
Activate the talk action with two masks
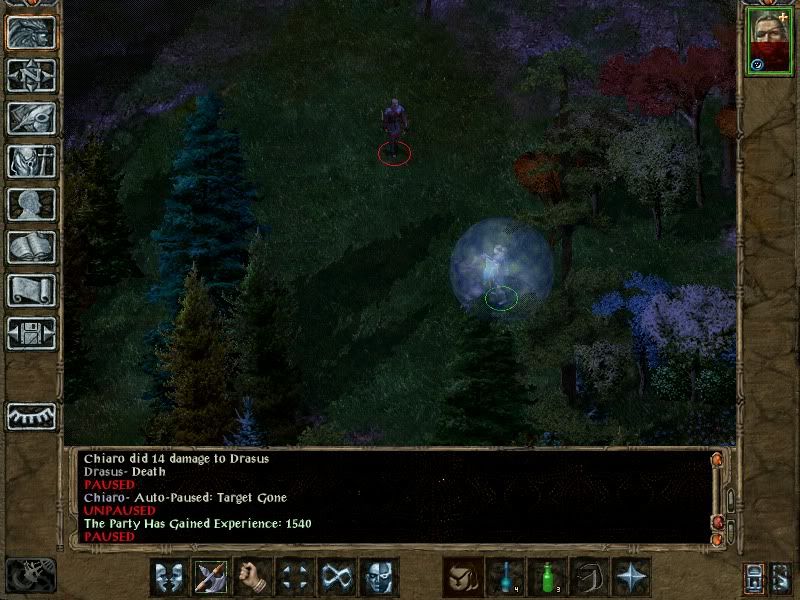pyautogui.click(x=169, y=577)
